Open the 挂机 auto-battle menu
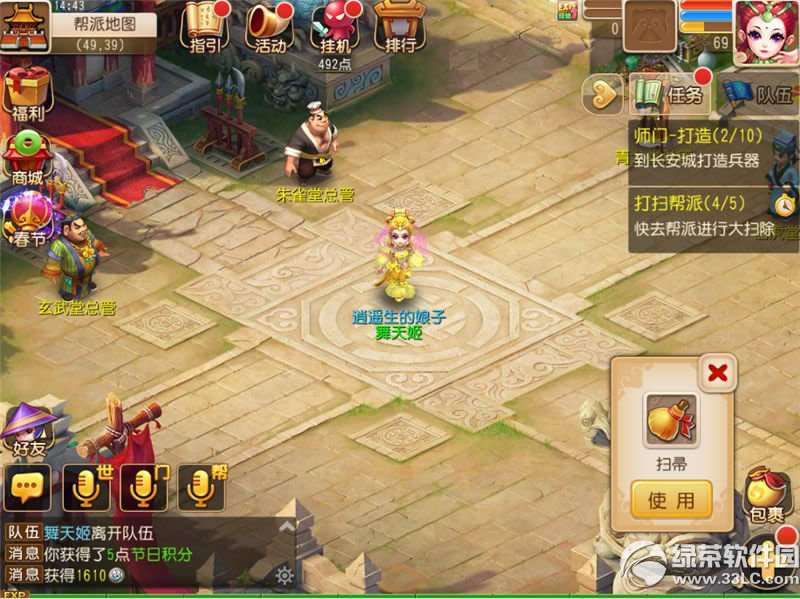This screenshot has height=599, width=800. (x=332, y=26)
